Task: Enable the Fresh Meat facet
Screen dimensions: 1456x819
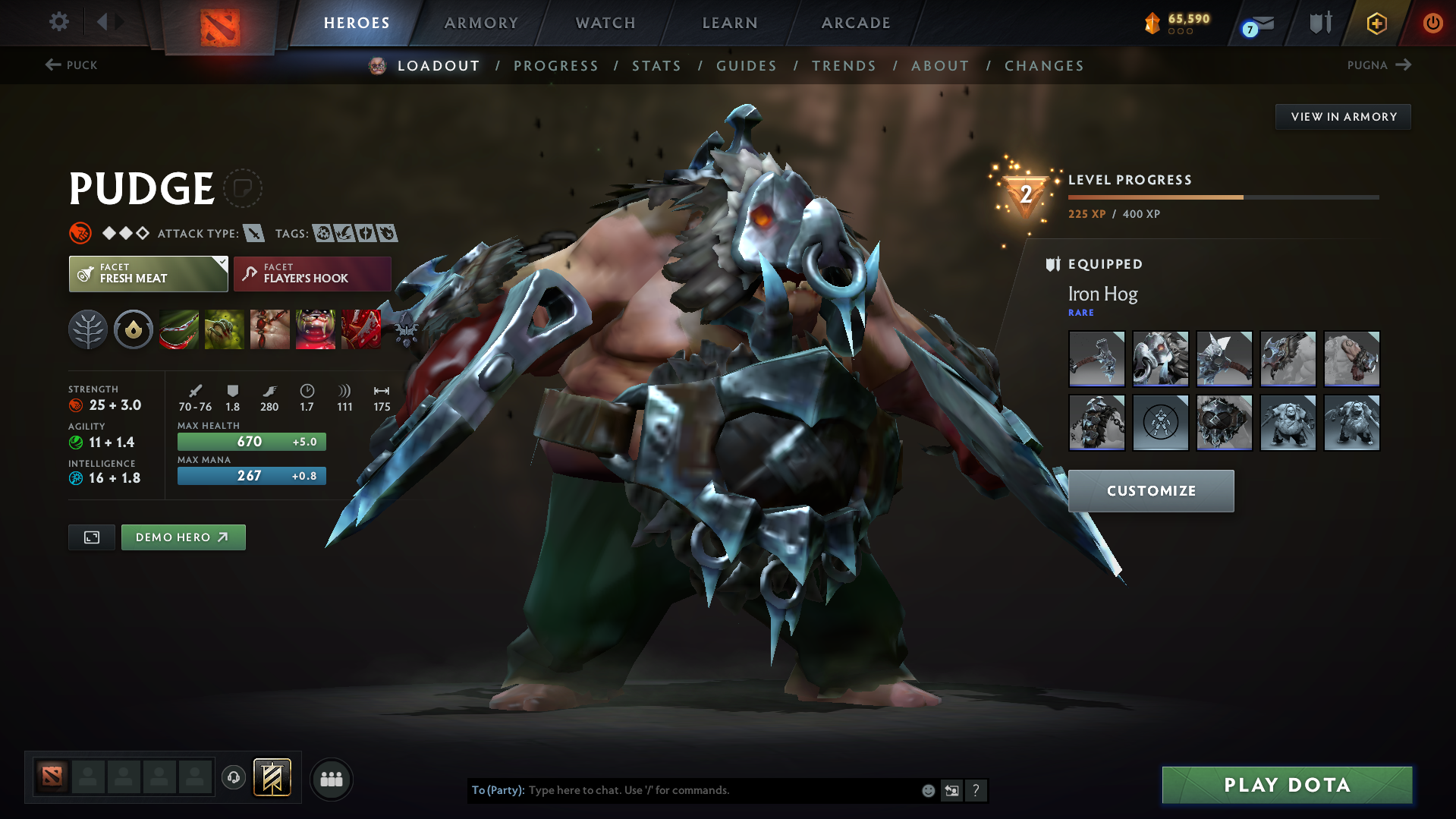Action: point(144,273)
